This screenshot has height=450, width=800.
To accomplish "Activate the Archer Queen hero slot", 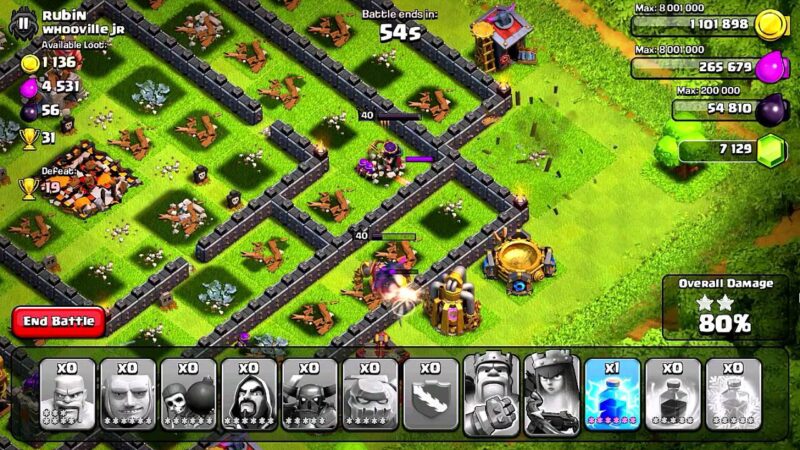I will pyautogui.click(x=552, y=393).
